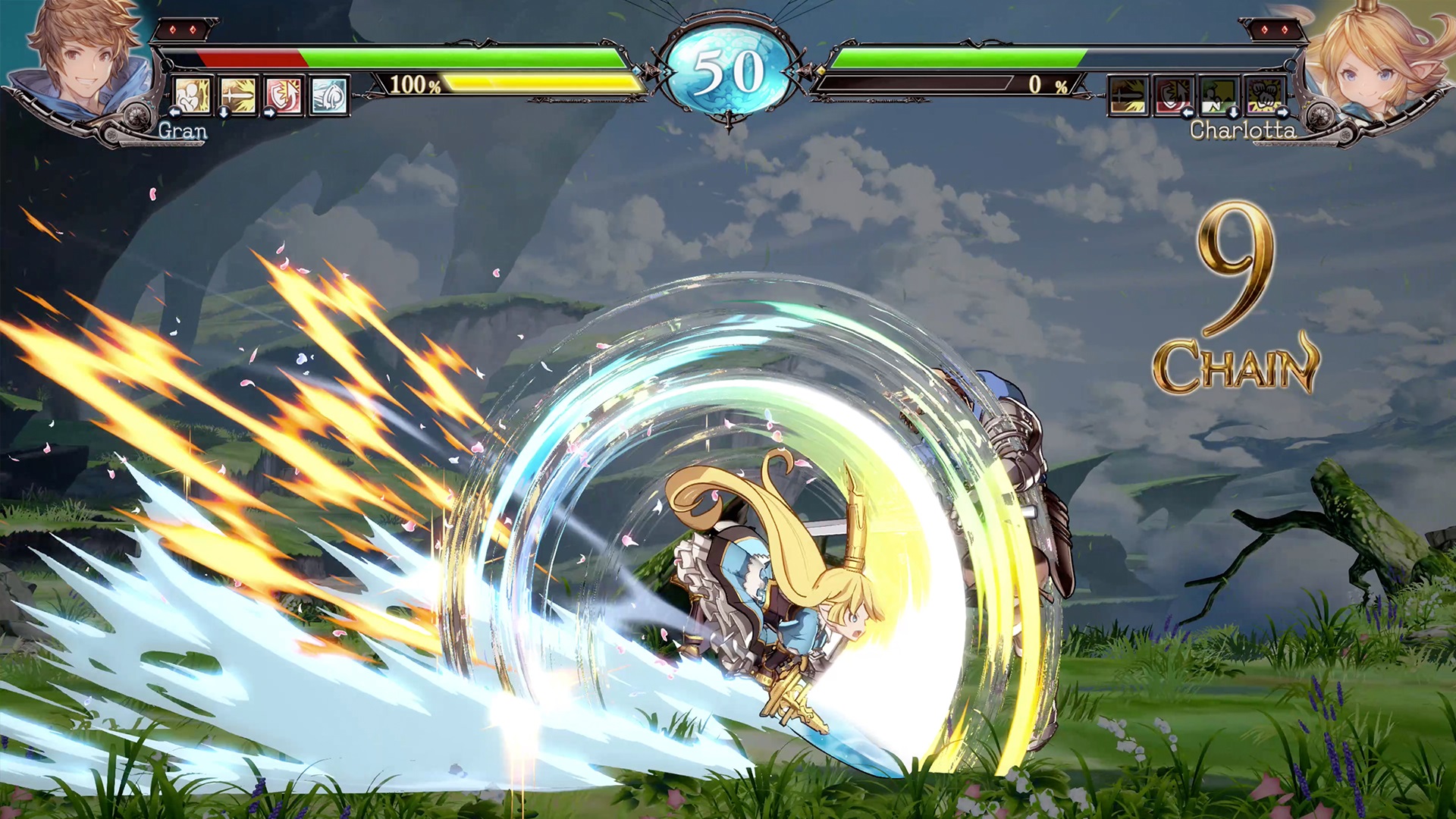Activate Charlotta's red shield rising skill
Screen dimensions: 1456x819
[1173, 96]
